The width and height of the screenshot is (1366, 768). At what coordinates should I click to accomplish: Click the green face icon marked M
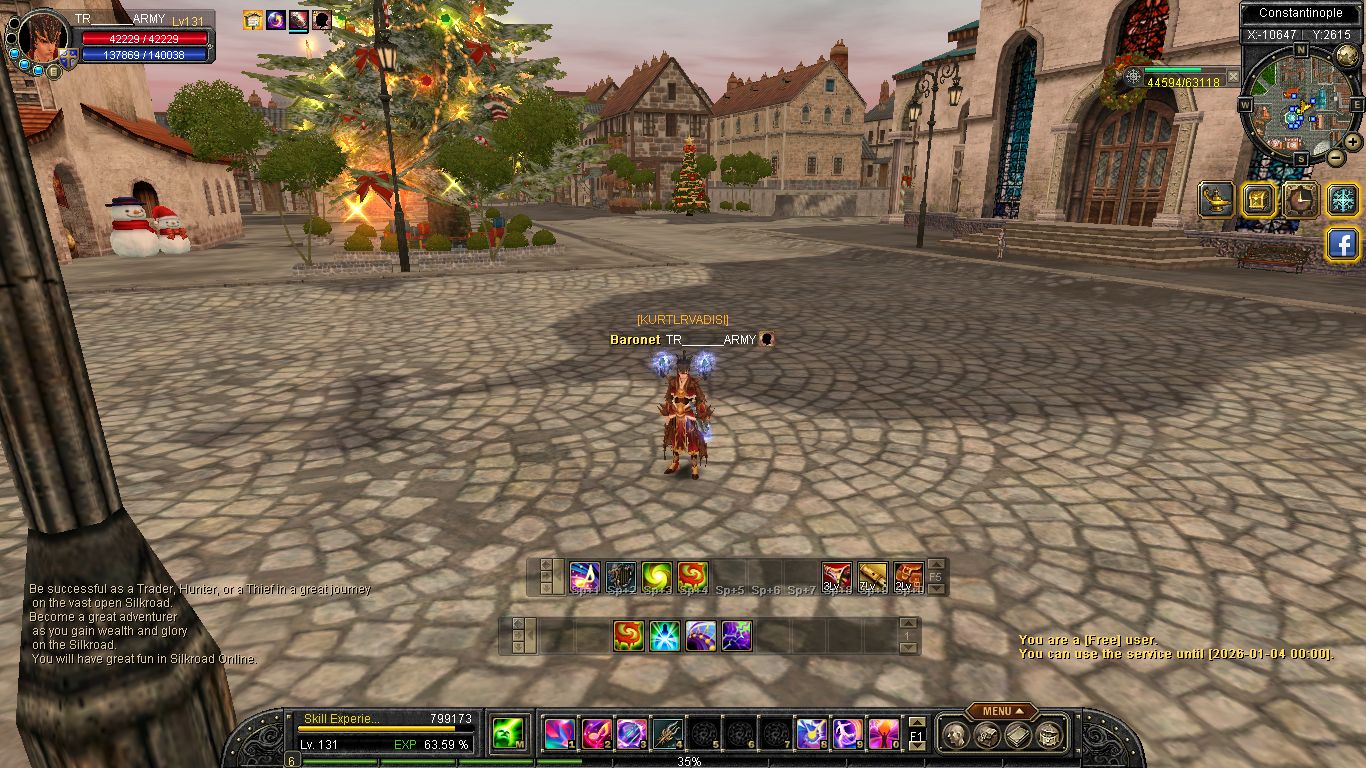[508, 735]
